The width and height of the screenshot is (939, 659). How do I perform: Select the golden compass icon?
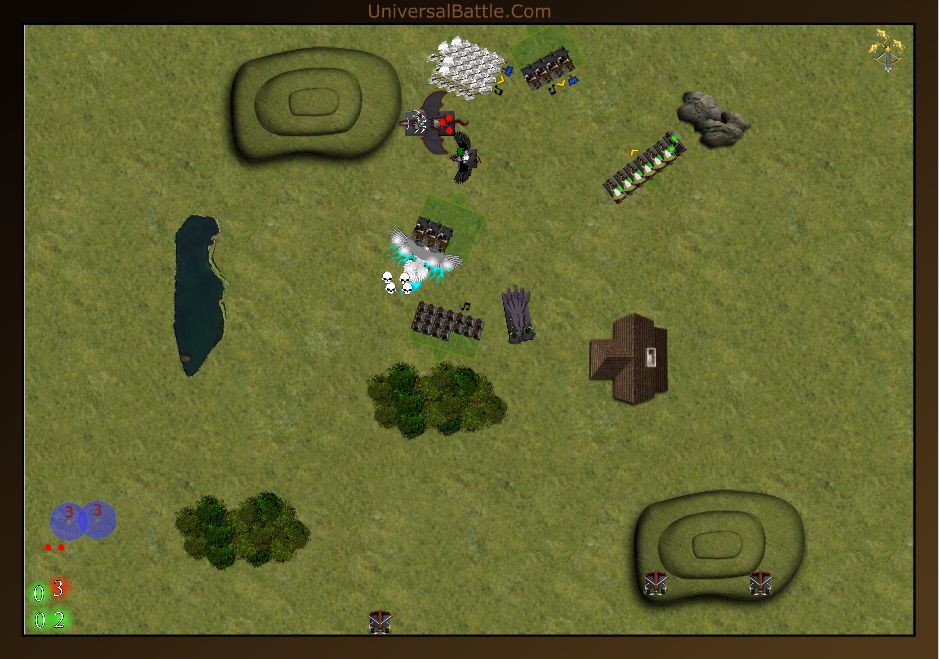click(x=886, y=50)
